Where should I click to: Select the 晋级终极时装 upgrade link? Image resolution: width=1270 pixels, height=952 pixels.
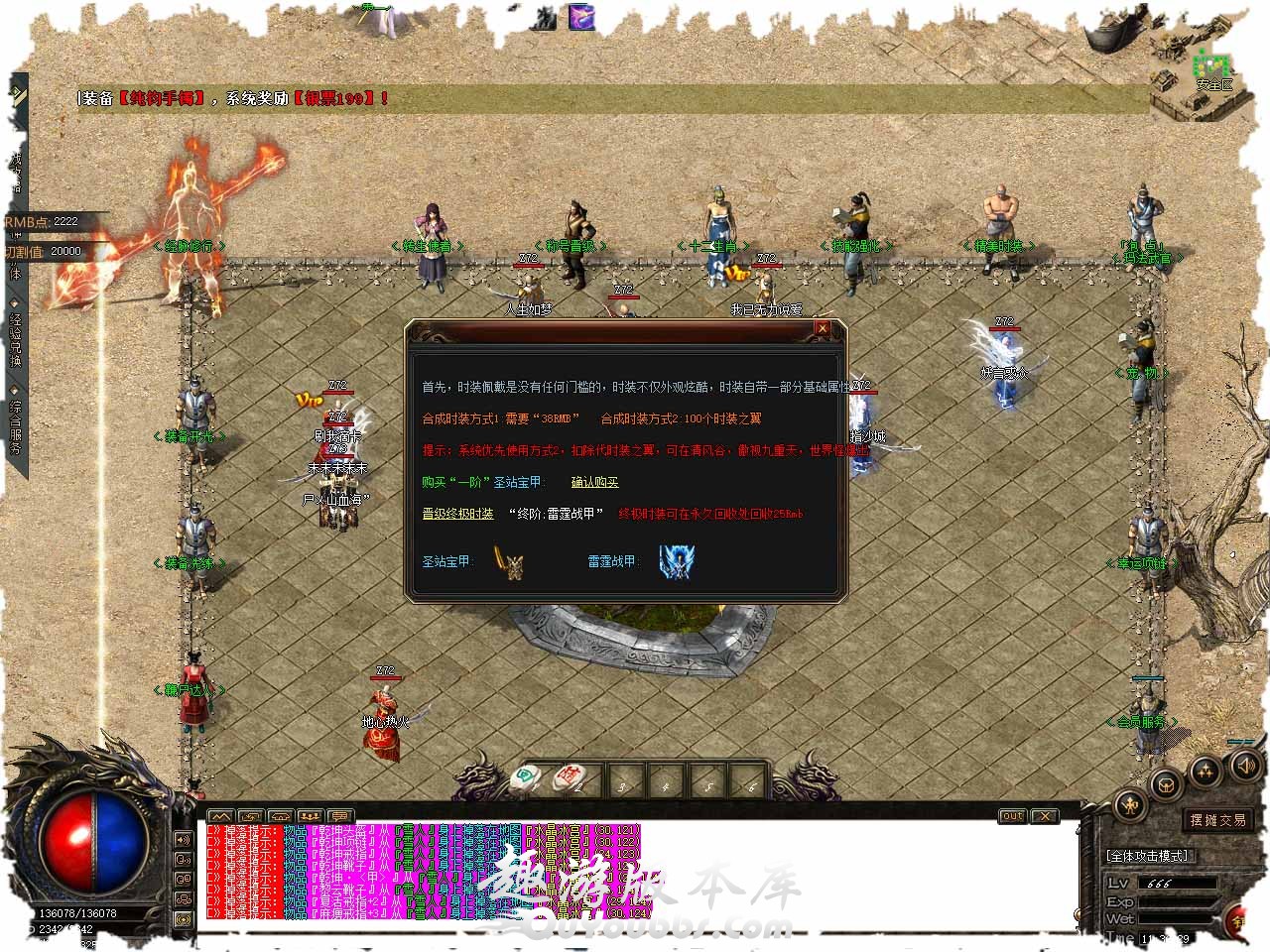point(457,514)
